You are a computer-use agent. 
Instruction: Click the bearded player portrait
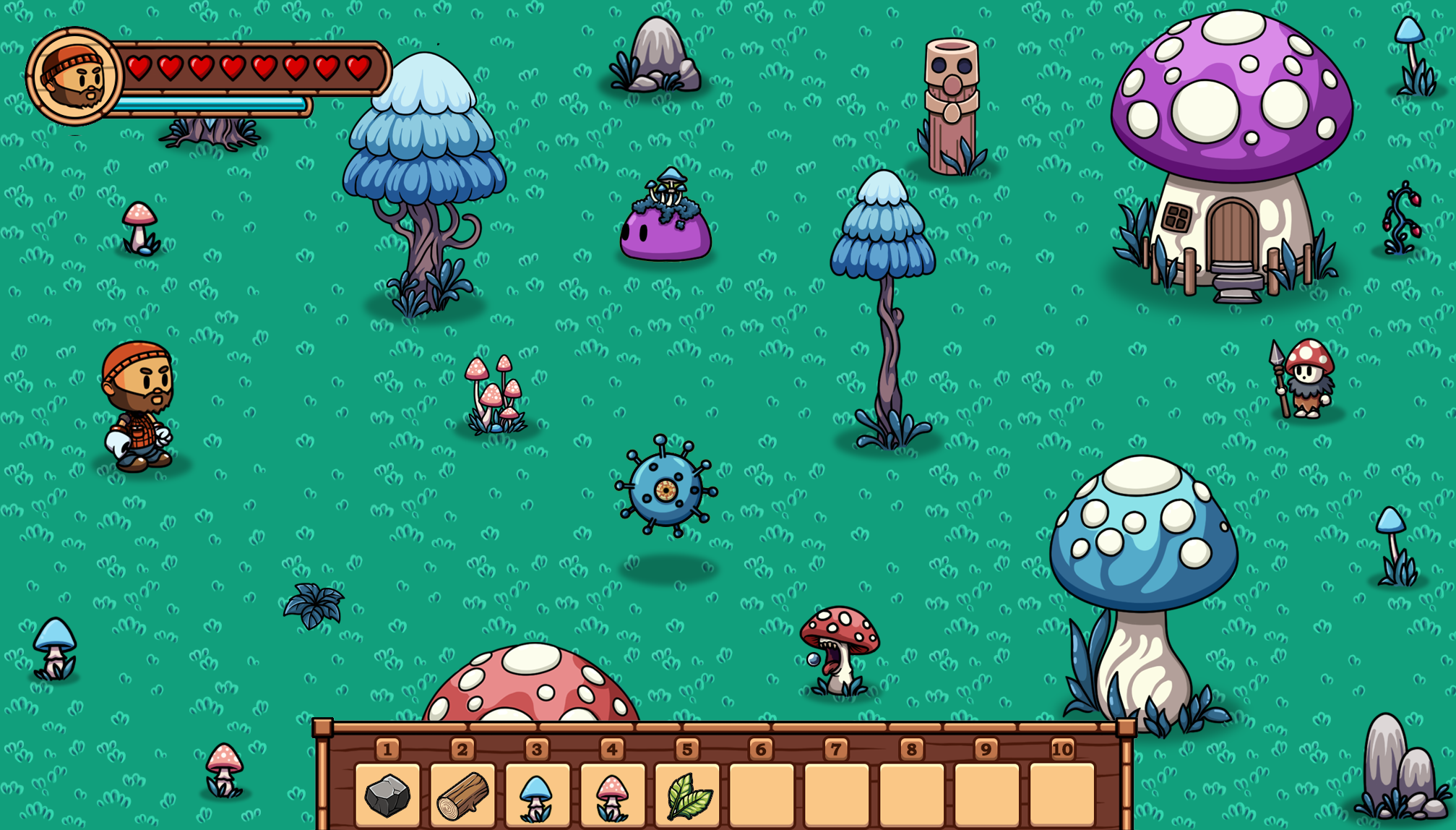[74, 76]
